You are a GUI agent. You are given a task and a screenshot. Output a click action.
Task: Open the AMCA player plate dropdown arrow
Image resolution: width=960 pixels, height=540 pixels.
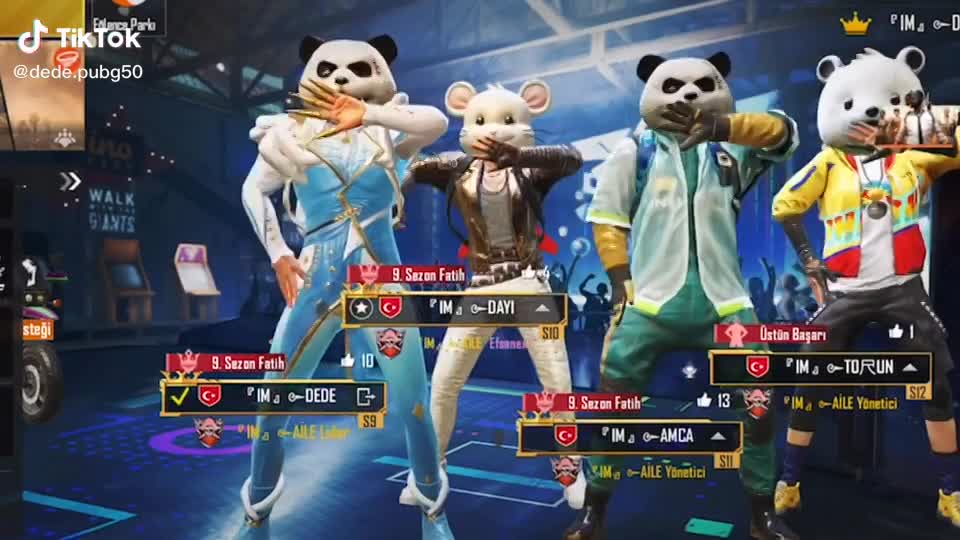point(716,436)
